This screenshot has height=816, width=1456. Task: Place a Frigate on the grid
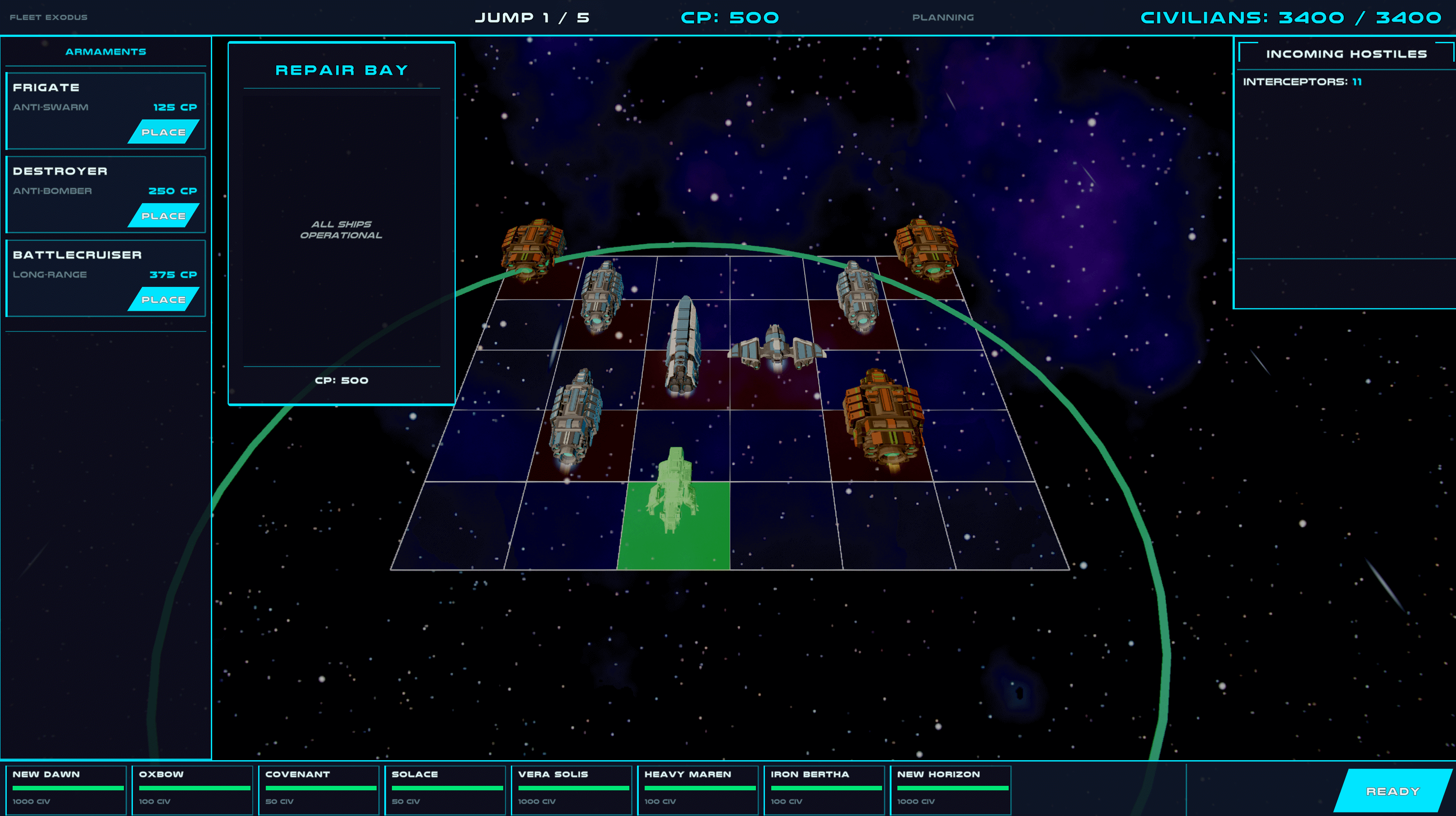(163, 131)
